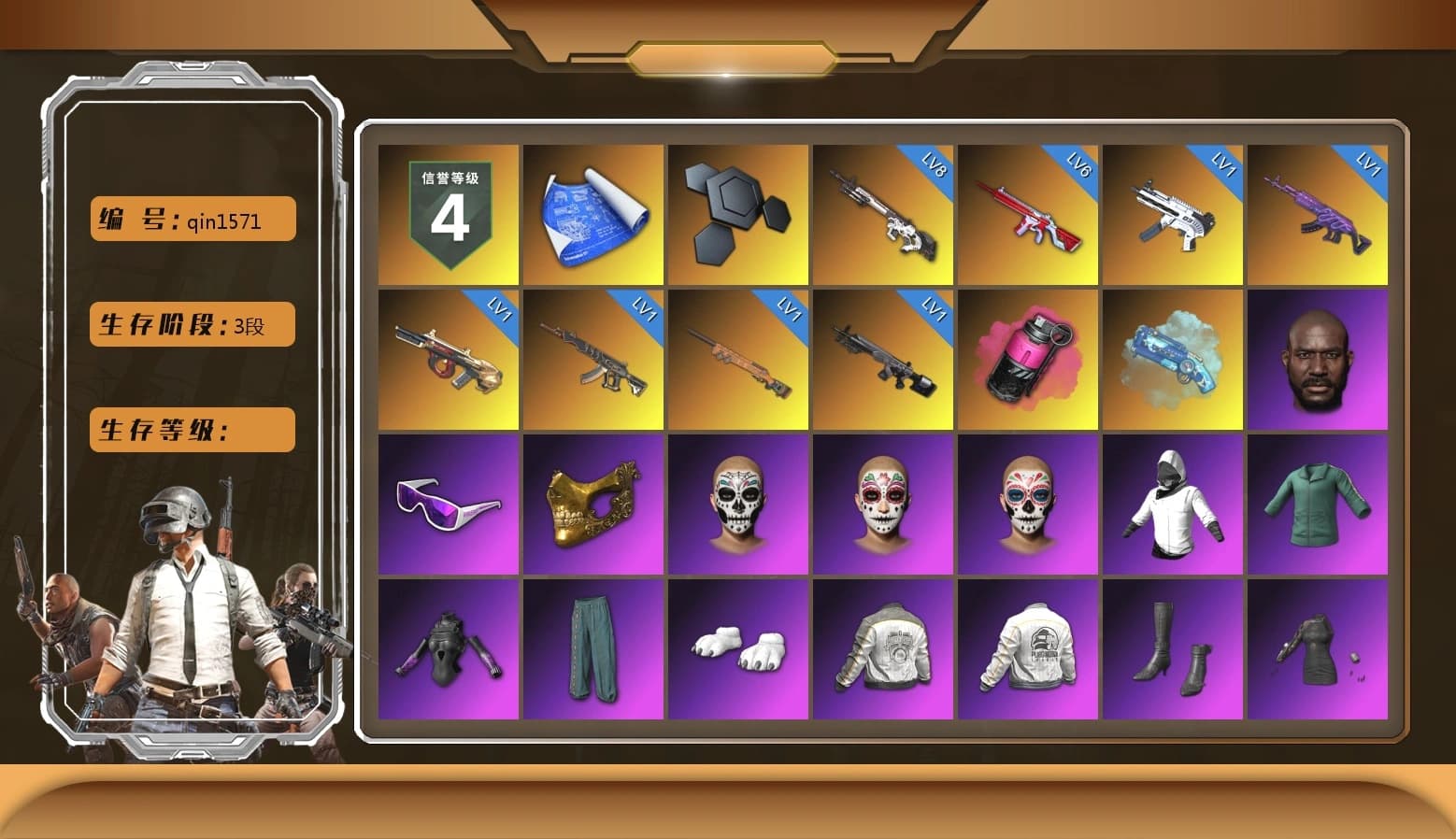
Task: Click the LV6 badge on the red rifle
Action: (1079, 168)
